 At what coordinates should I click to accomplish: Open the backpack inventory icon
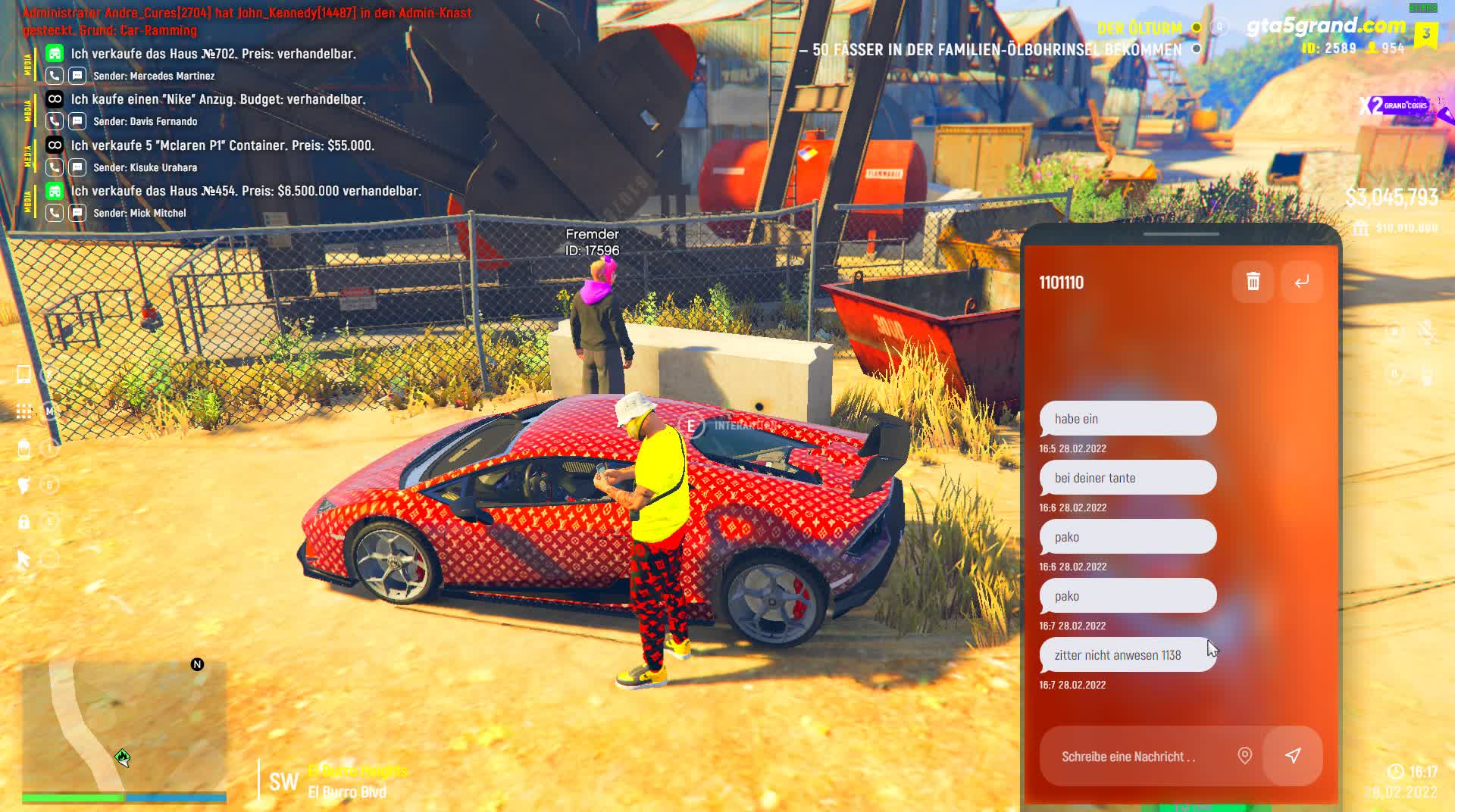[24, 448]
